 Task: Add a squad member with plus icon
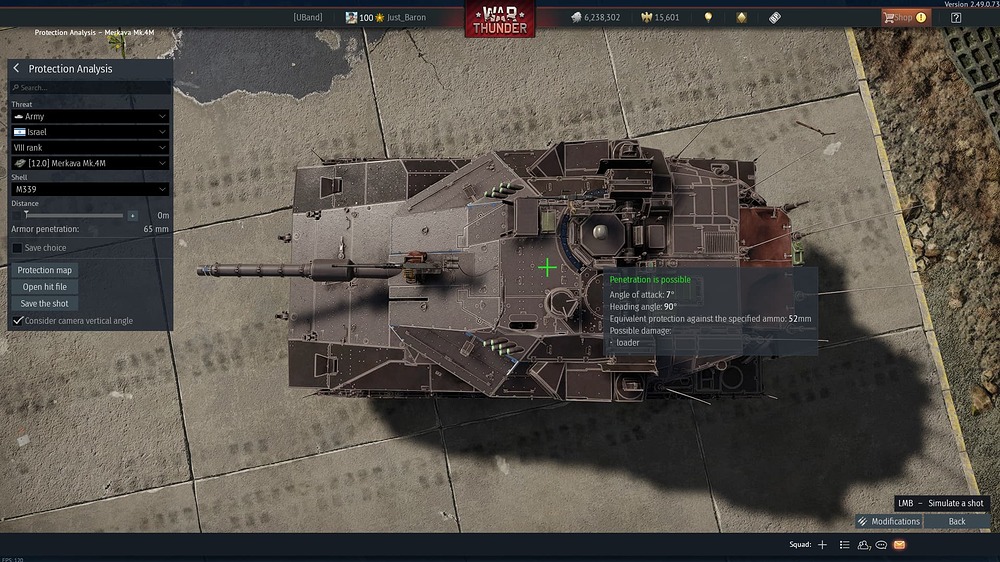click(822, 545)
